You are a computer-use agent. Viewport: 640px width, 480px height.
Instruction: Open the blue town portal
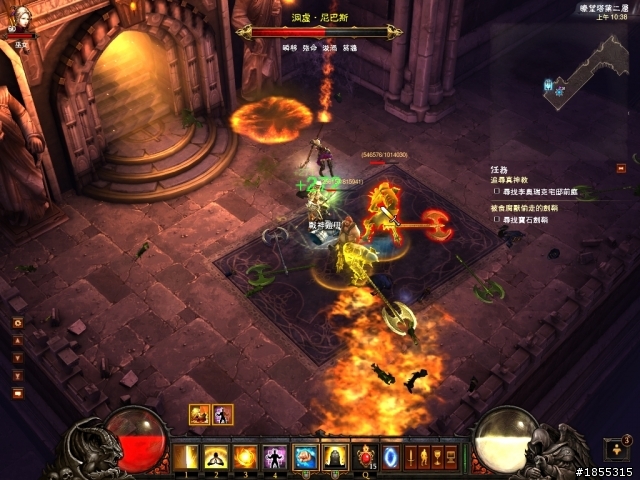391,458
